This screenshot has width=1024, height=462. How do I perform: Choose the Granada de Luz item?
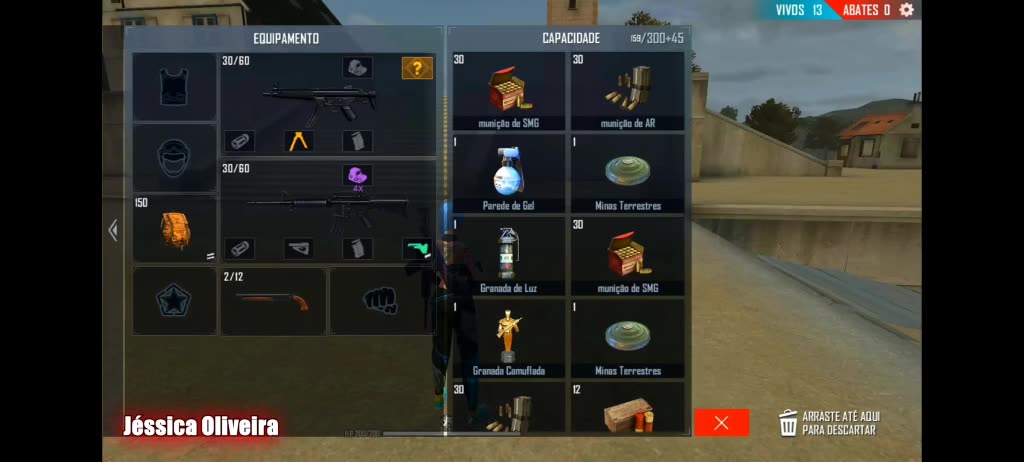click(x=509, y=255)
